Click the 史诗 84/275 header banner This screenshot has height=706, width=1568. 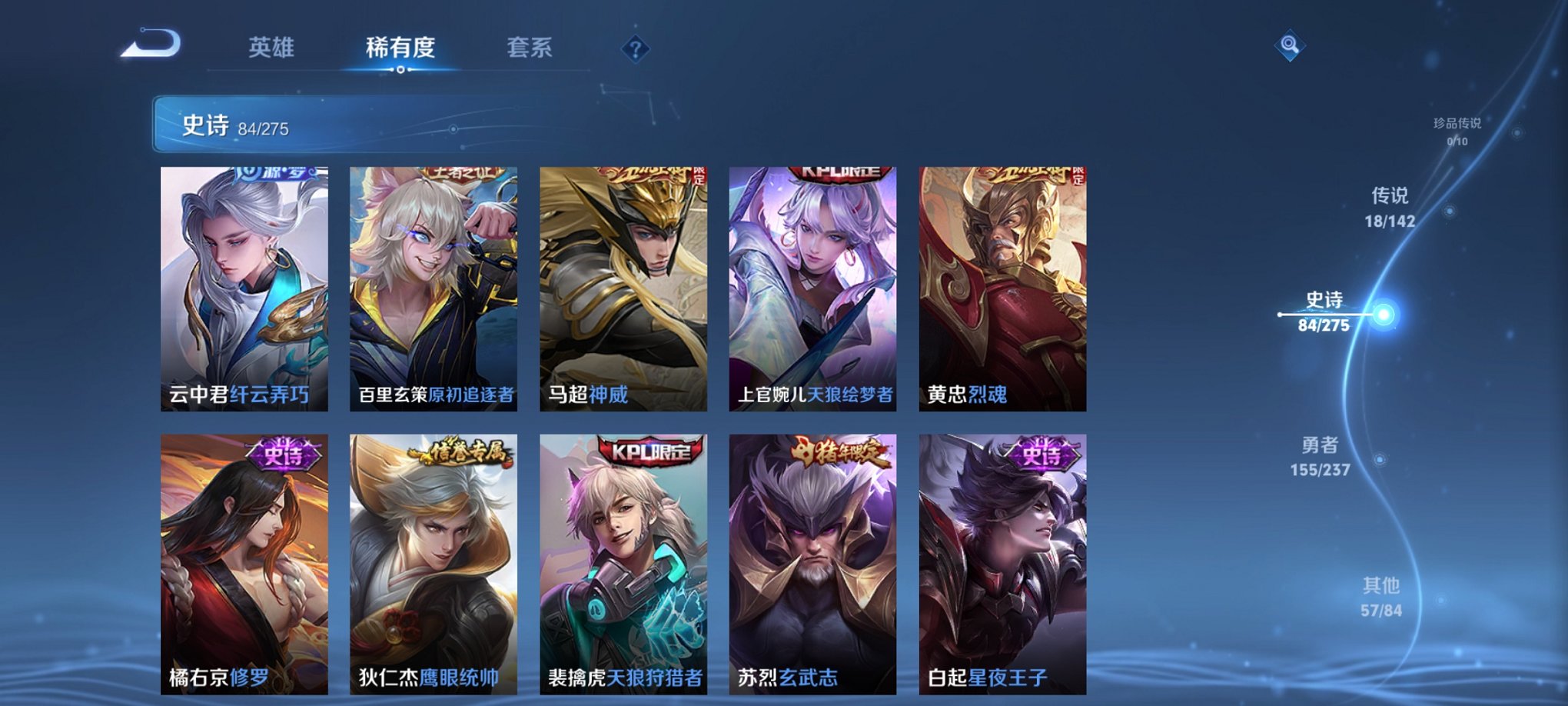231,127
